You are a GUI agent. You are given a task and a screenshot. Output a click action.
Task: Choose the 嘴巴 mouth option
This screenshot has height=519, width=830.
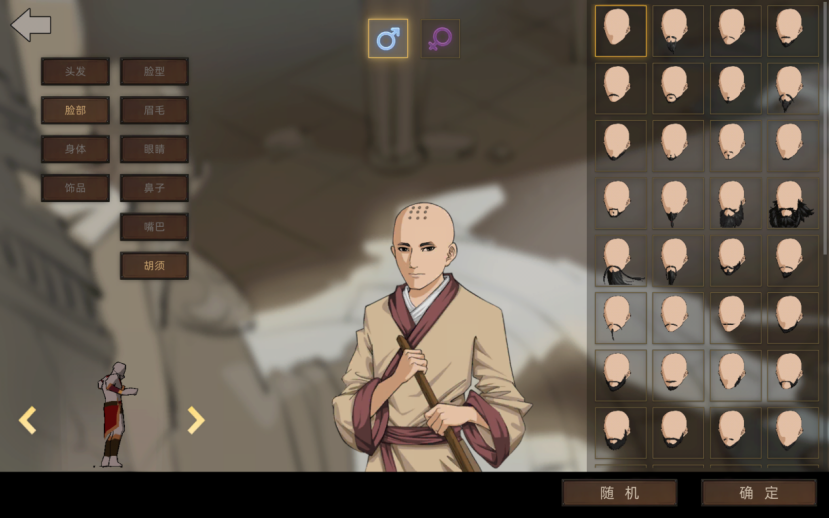pos(154,227)
